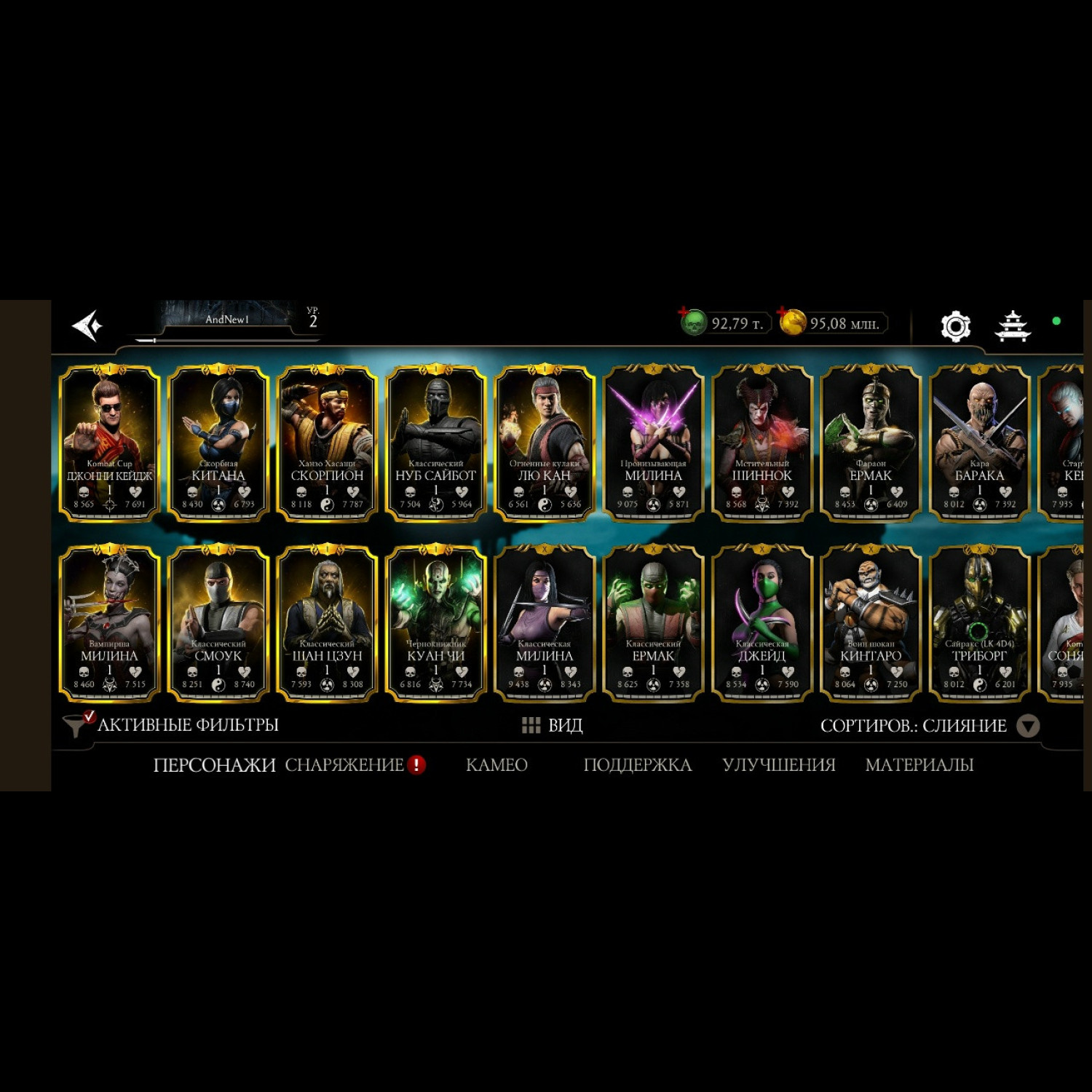The height and width of the screenshot is (1092, 1092).
Task: Choose the Китана character card
Action: click(x=218, y=443)
